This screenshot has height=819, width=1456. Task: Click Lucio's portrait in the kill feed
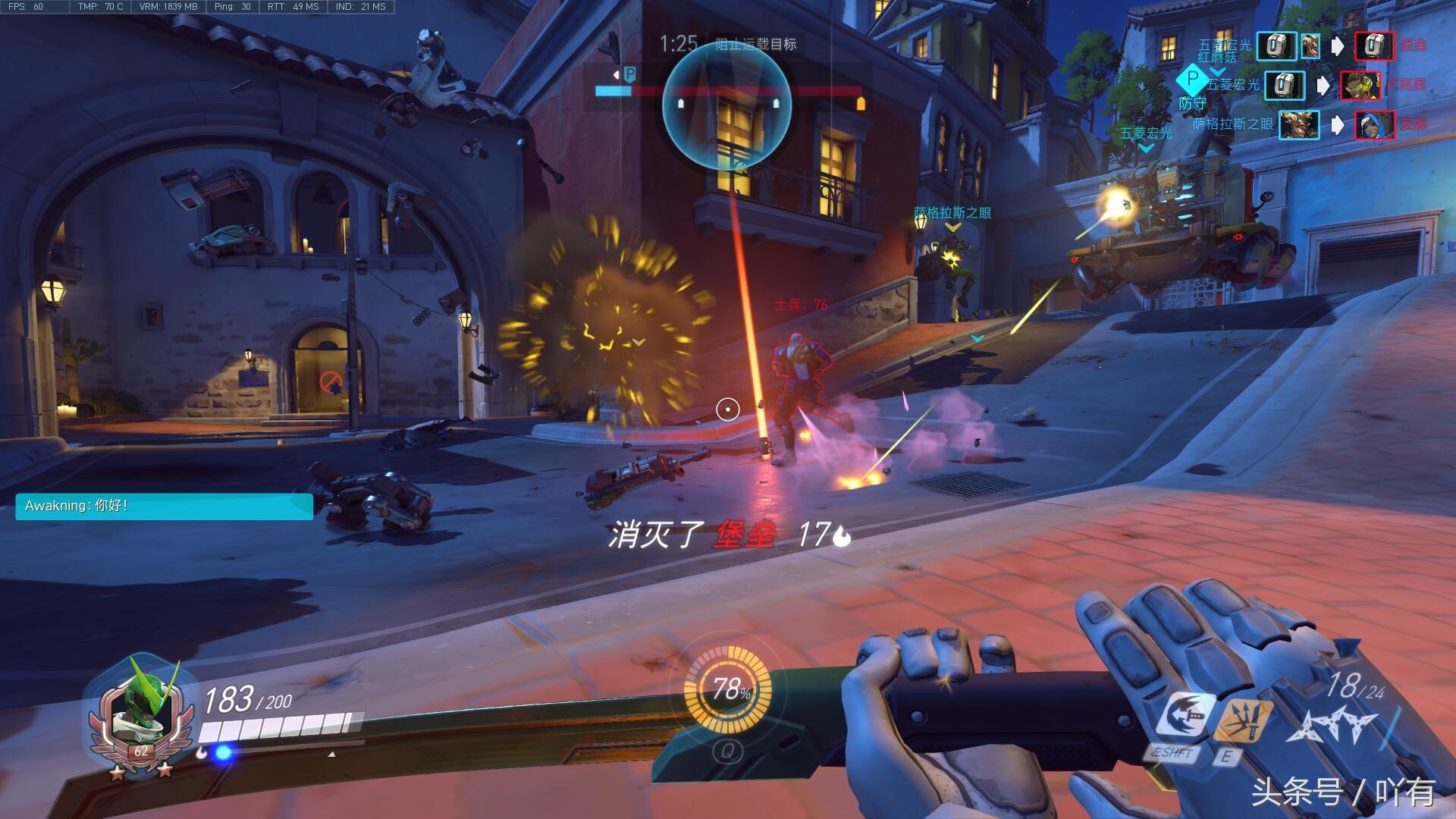point(1360,85)
